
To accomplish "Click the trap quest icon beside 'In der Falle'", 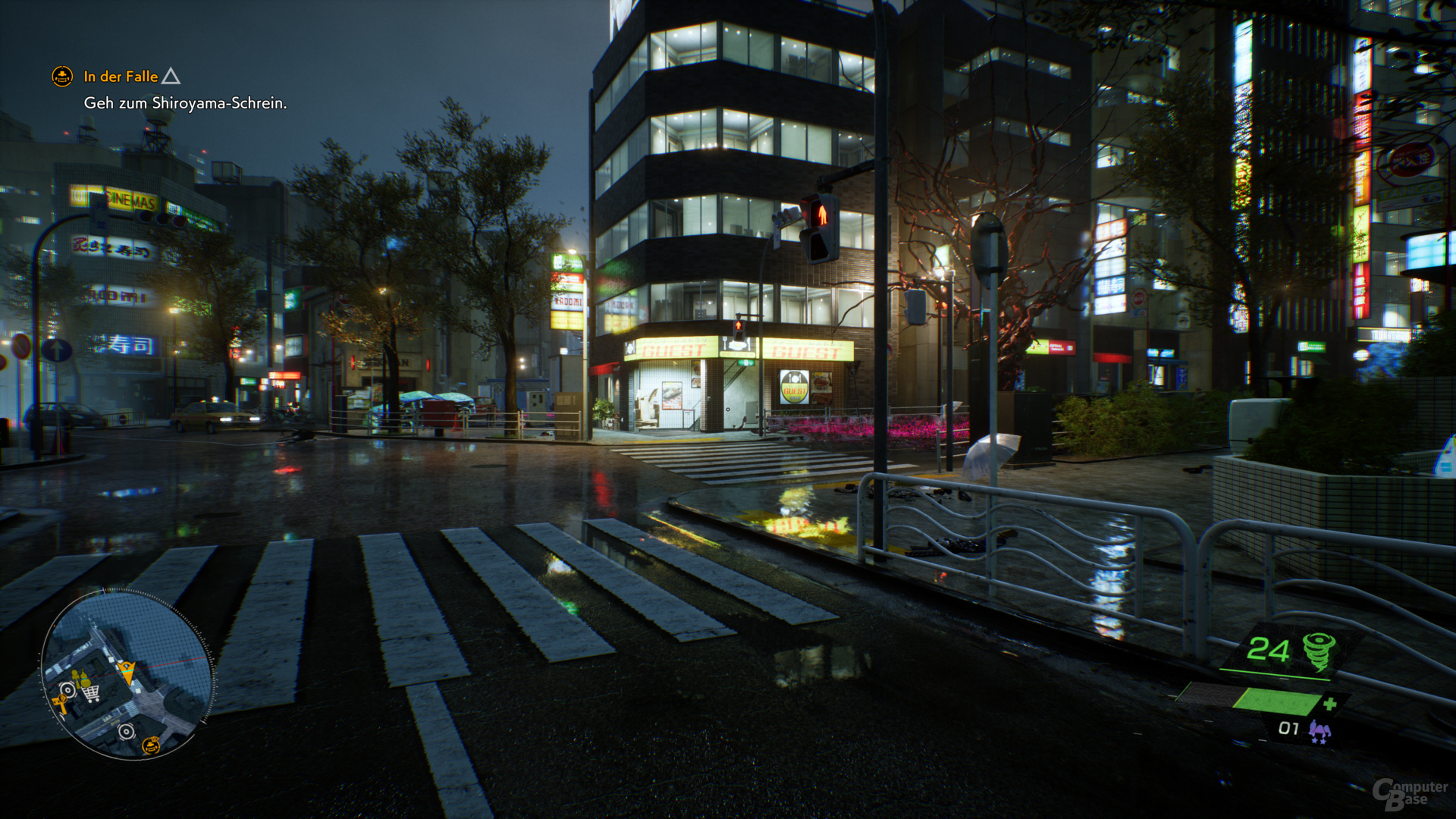I will (63, 77).
